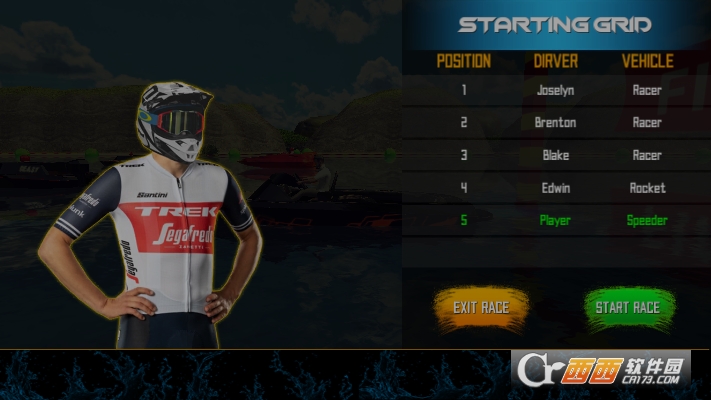Viewport: 711px width, 400px height.
Task: Click the Exit Race button
Action: pyautogui.click(x=480, y=307)
